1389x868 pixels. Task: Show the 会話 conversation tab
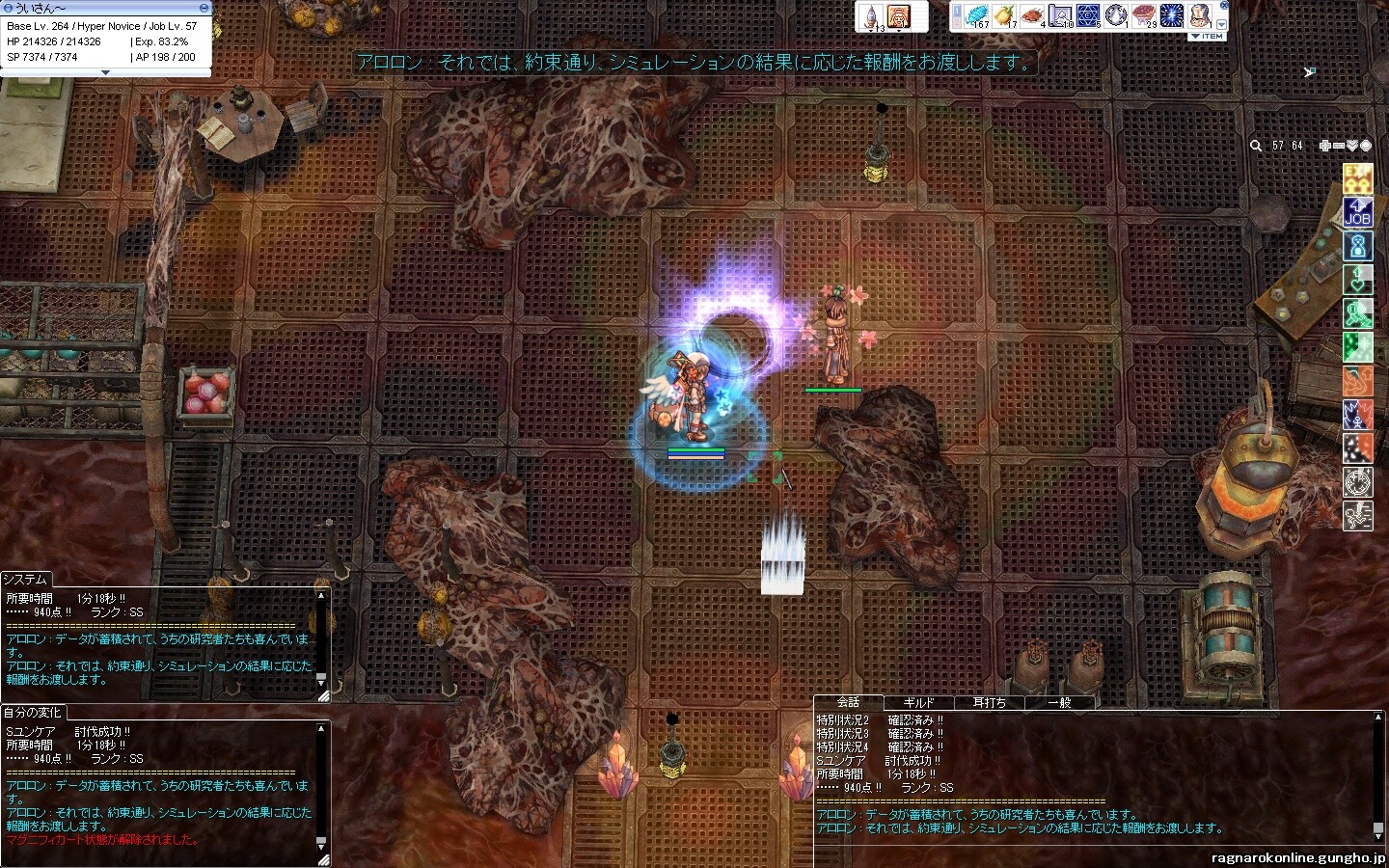(847, 702)
